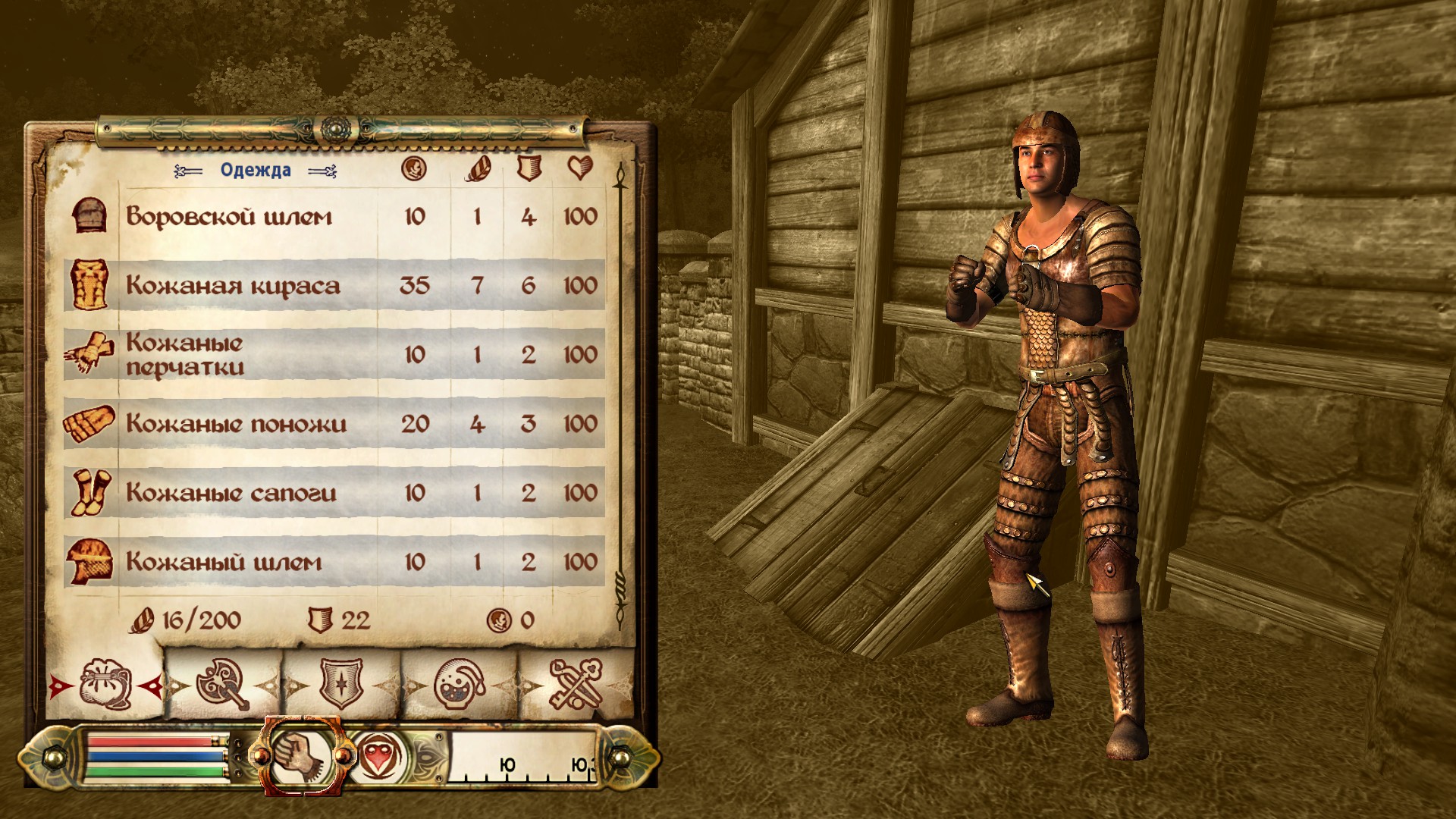Screen dimensions: 1456x819
Task: Sort items by gold value column
Action: (414, 168)
